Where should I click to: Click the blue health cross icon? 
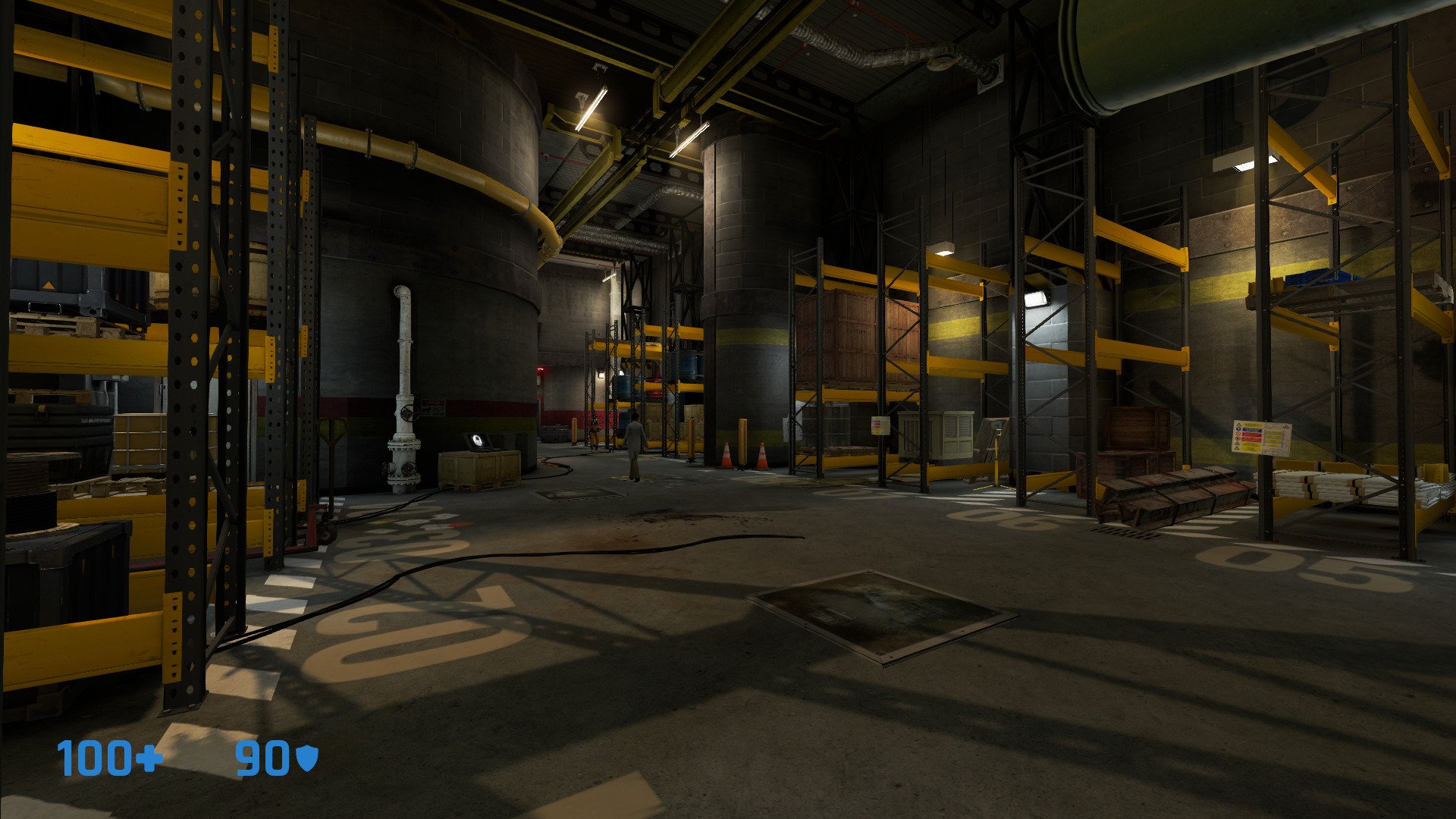[149, 758]
